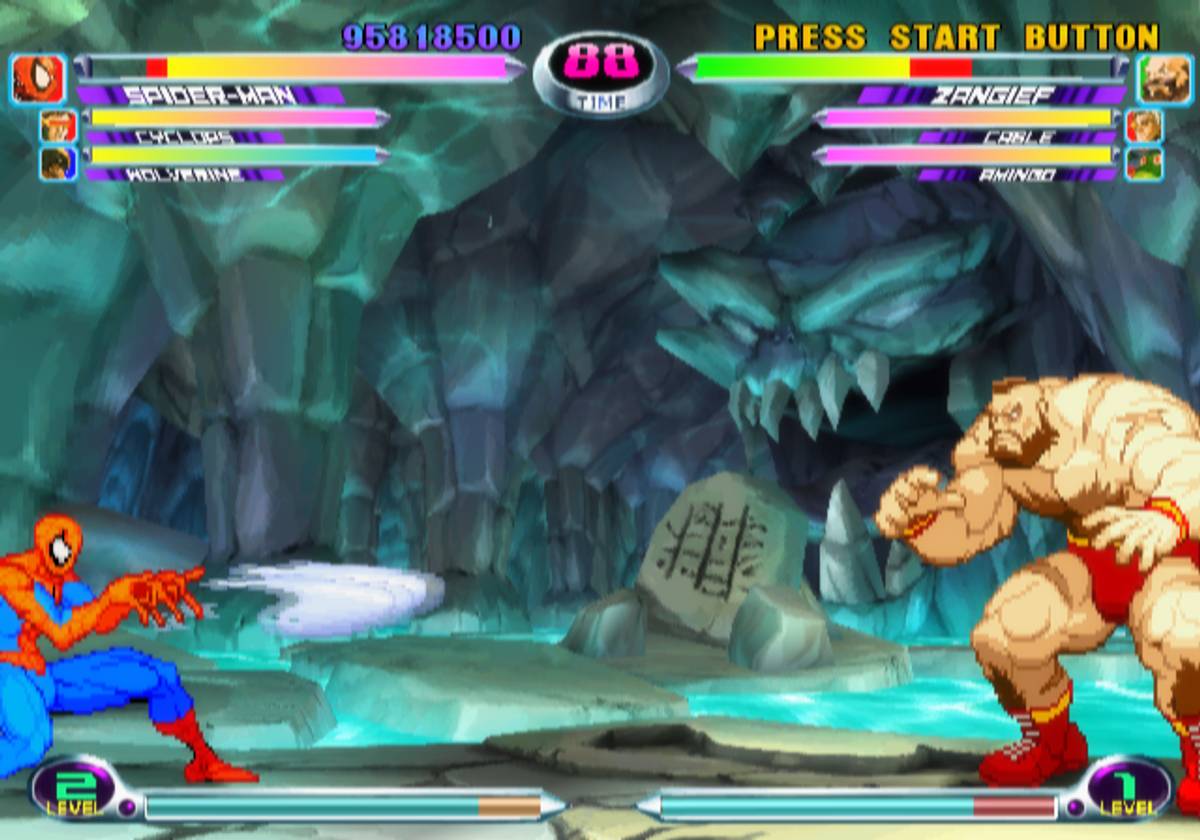The image size is (1200, 840).
Task: Select the Cyclops assist portrait
Action: click(58, 126)
